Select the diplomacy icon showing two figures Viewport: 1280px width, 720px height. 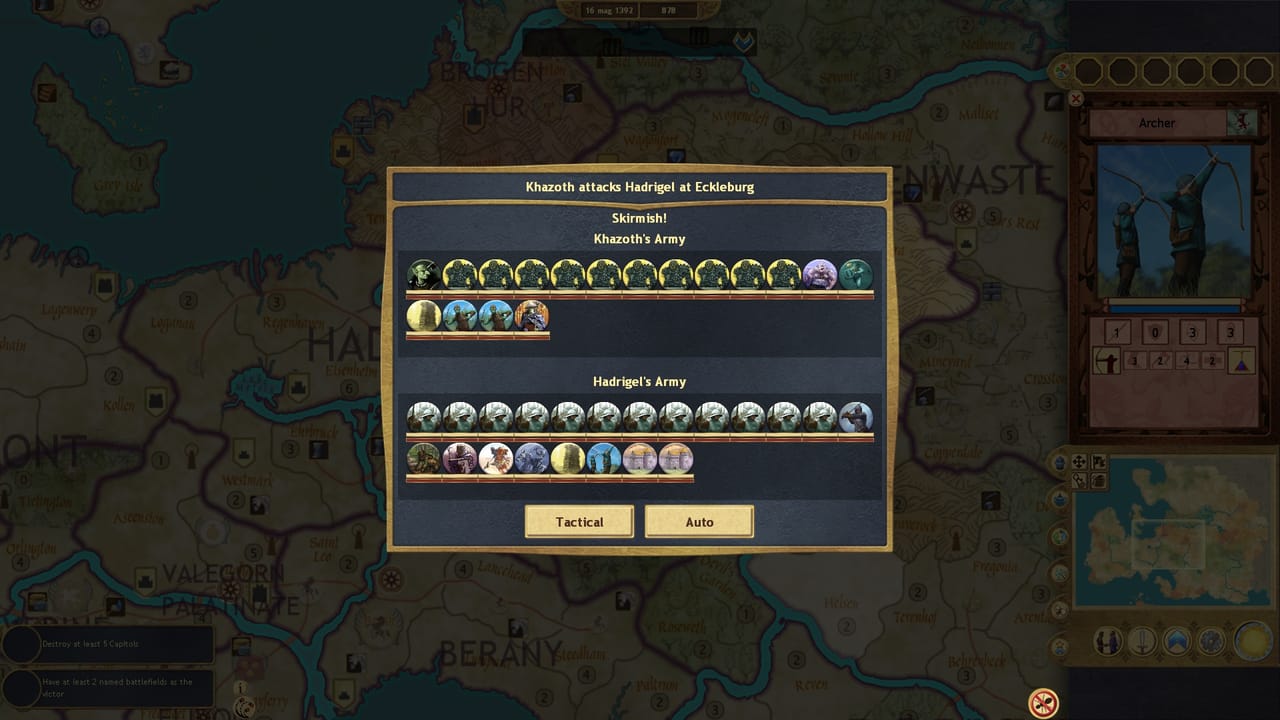point(1106,643)
